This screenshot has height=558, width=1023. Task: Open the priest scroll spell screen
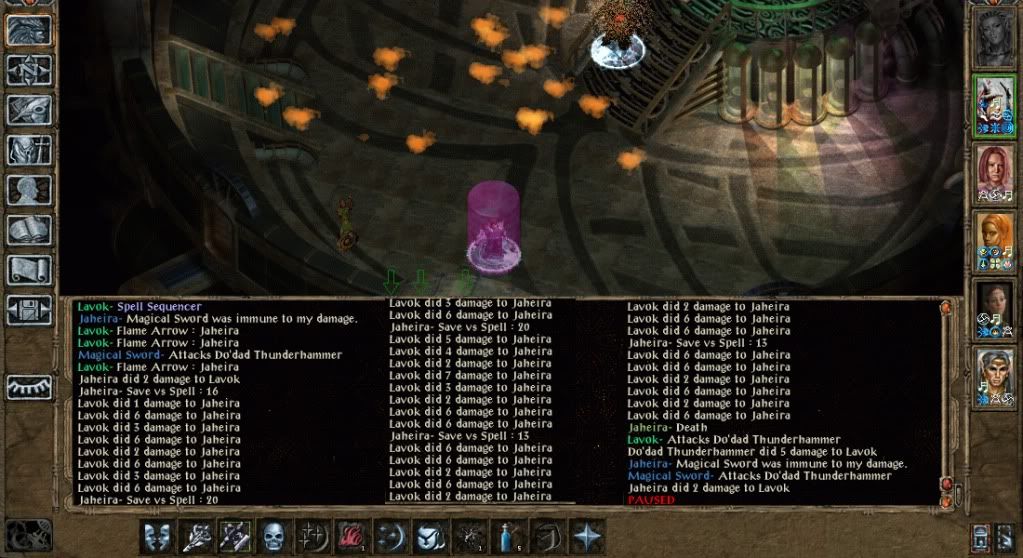pos(30,270)
